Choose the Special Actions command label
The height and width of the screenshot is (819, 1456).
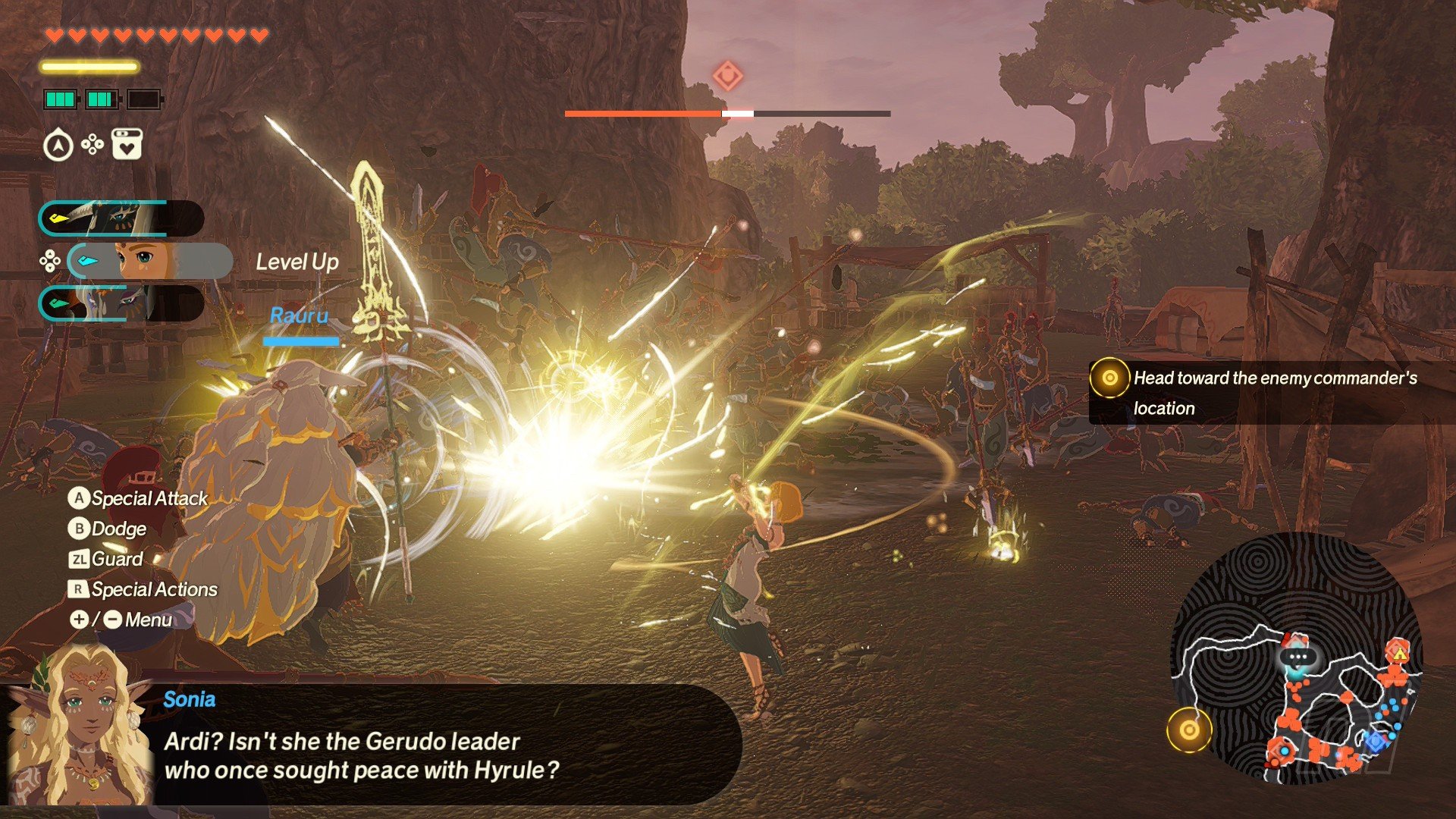tap(143, 589)
